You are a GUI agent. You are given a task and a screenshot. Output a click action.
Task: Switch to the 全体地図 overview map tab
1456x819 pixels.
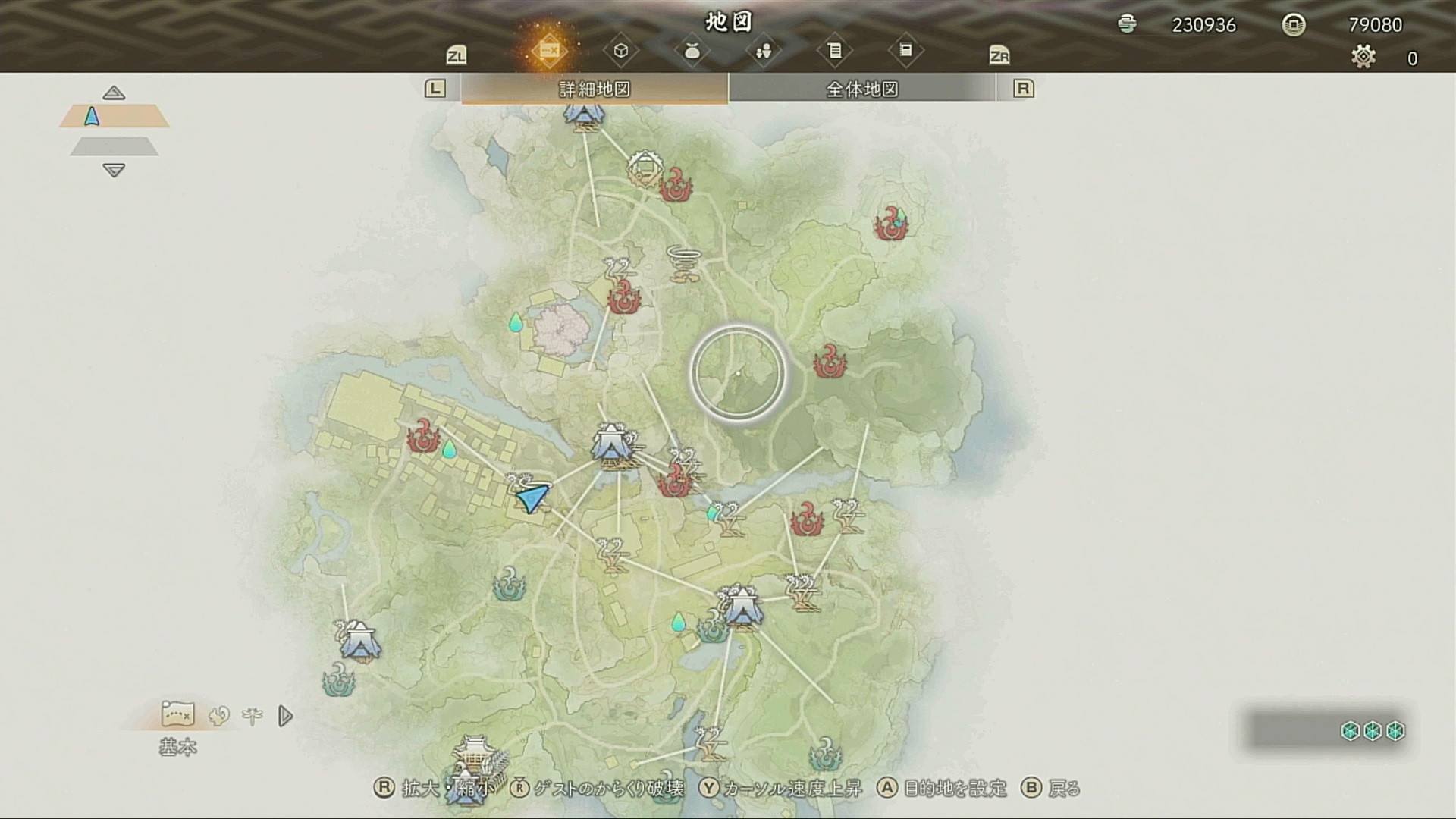(x=861, y=89)
